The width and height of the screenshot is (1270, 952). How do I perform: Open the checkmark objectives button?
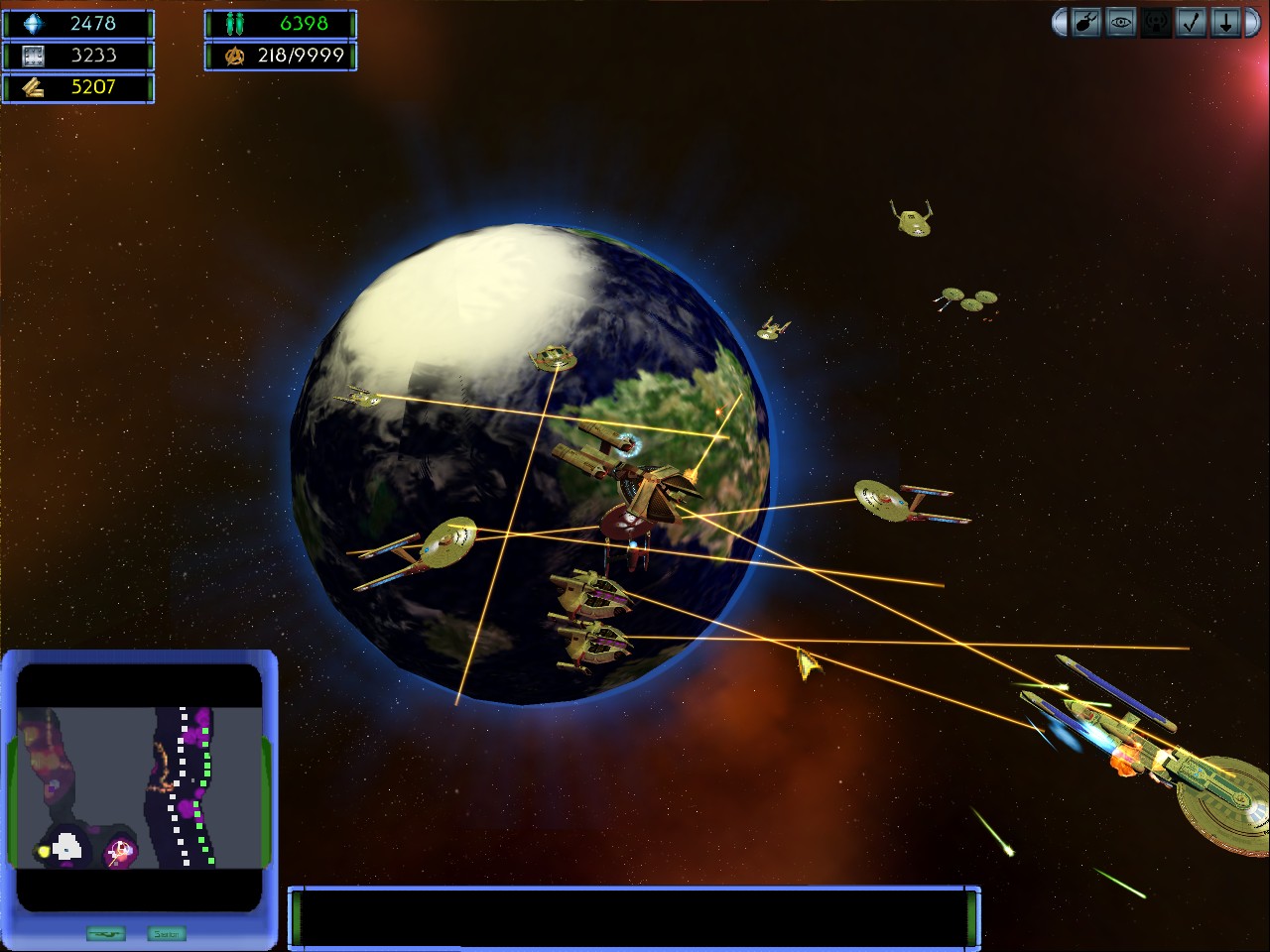(x=1191, y=23)
